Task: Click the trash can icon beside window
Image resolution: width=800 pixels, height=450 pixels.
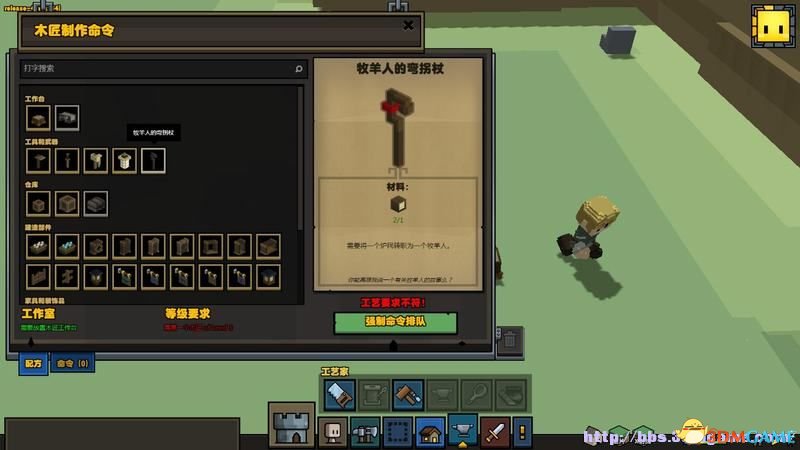Action: point(508,339)
